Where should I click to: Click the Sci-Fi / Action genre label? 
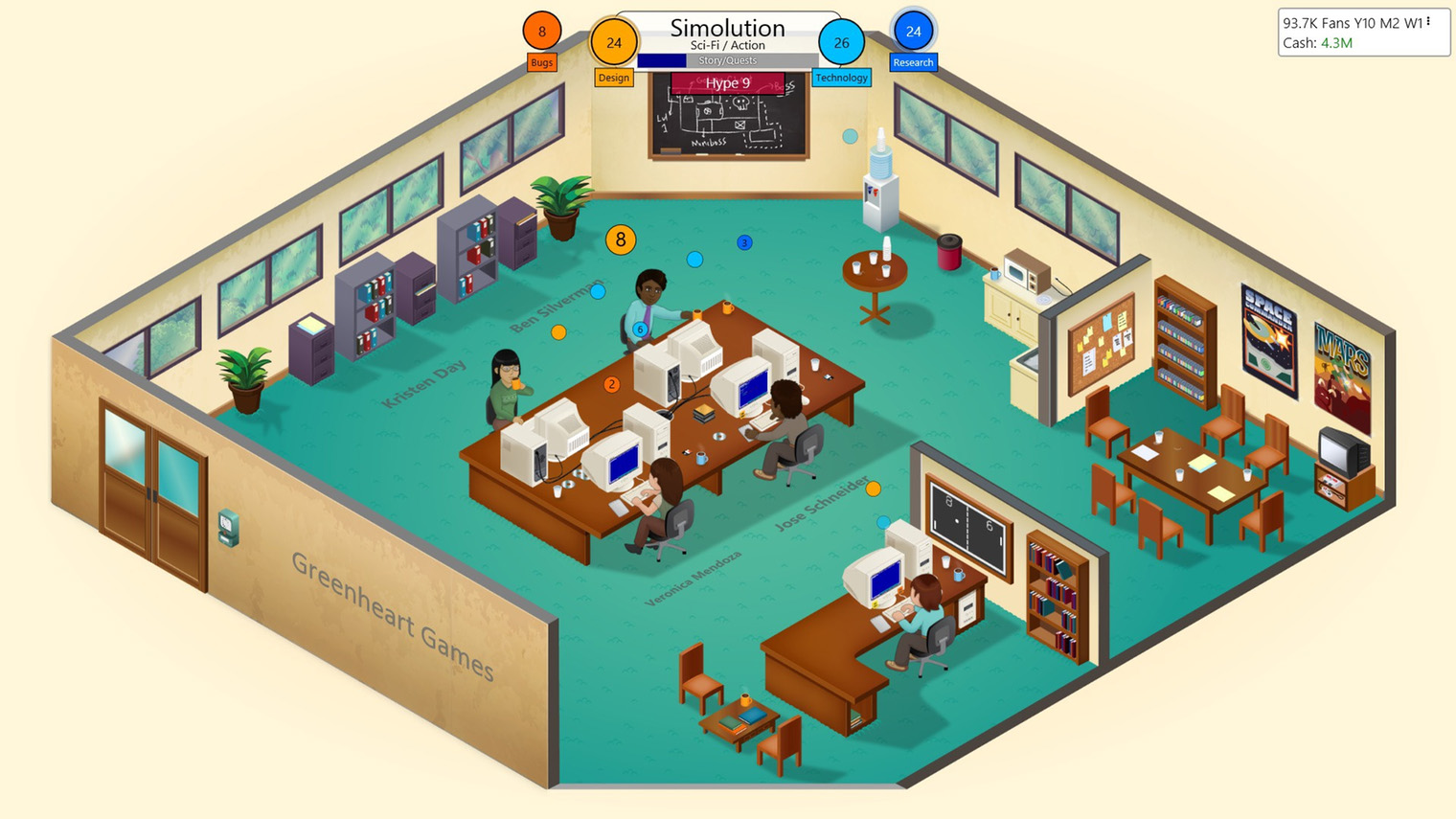pos(727,44)
